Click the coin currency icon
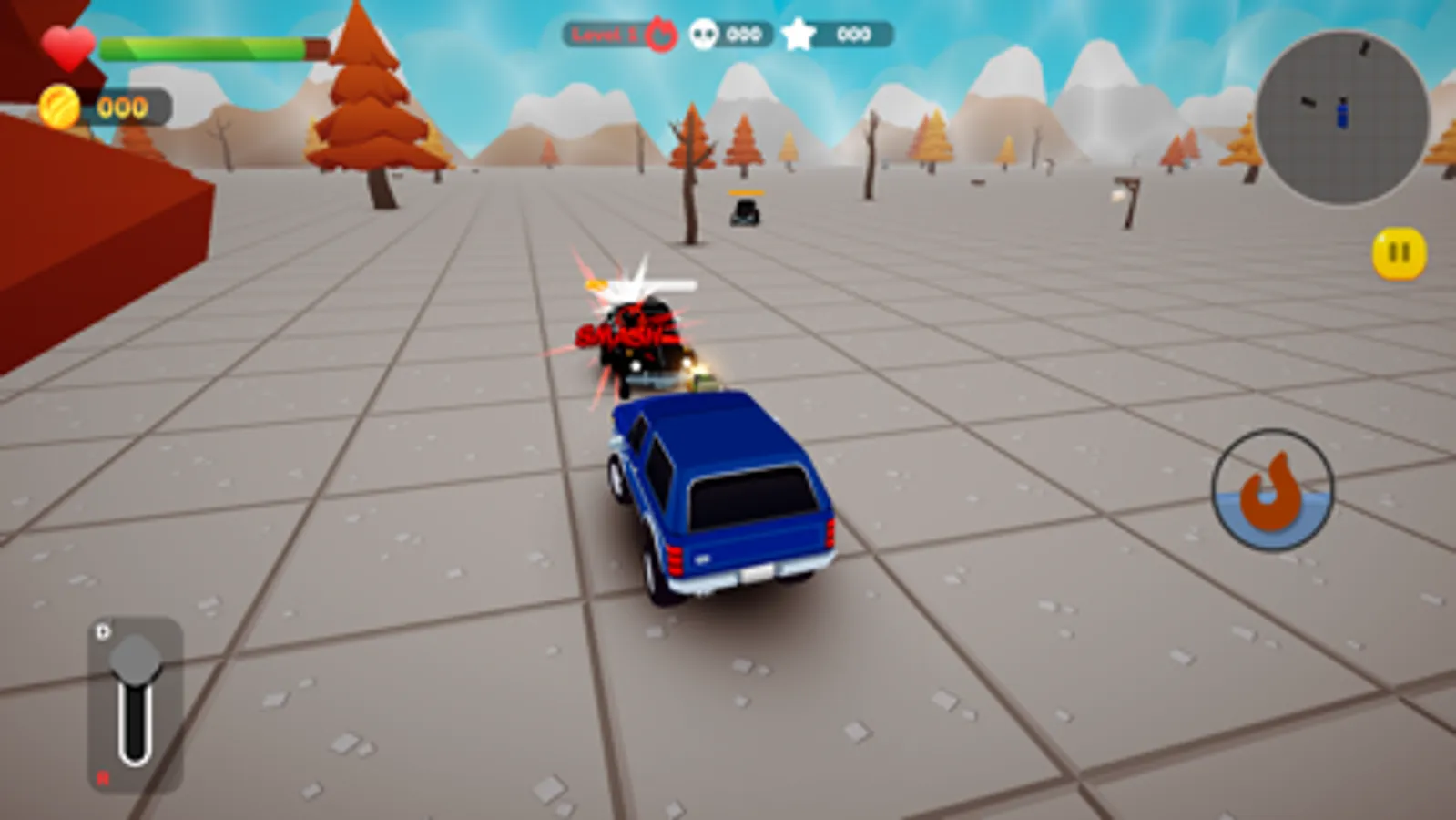The image size is (1456, 820). tap(60, 108)
